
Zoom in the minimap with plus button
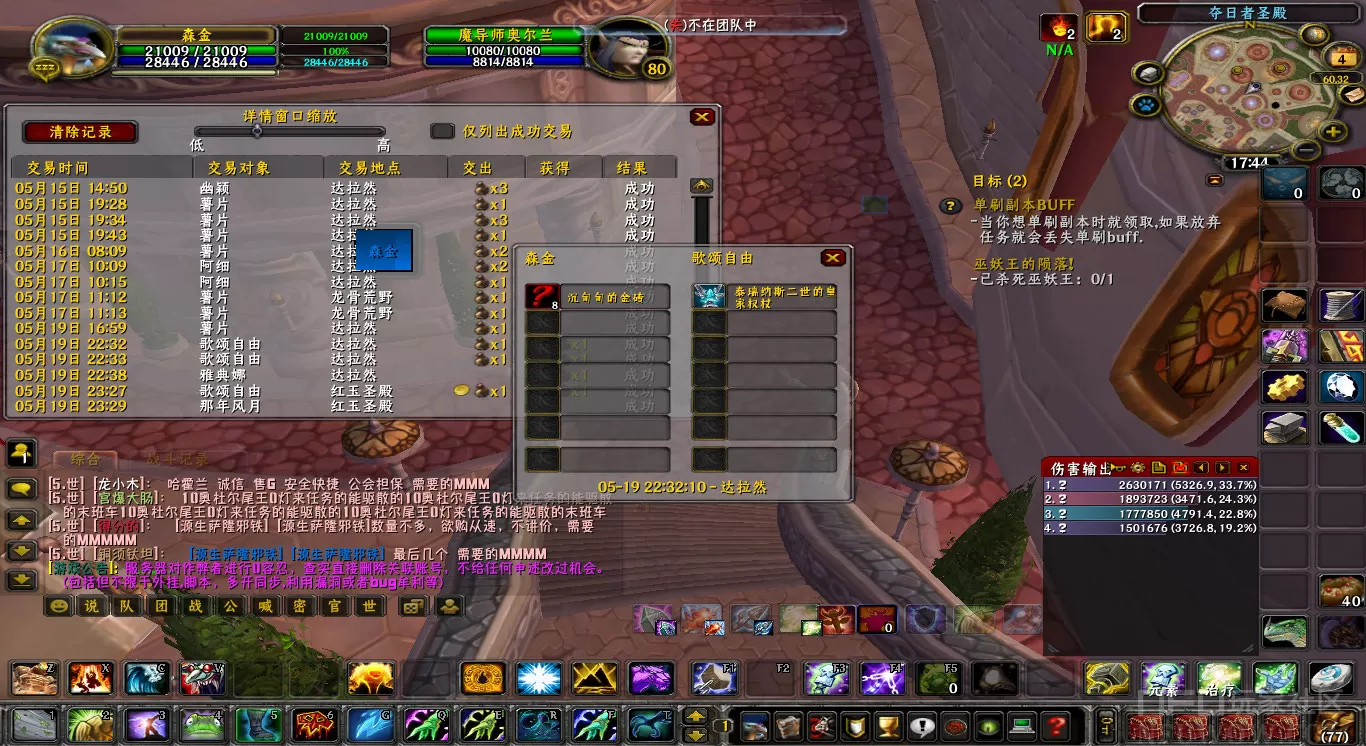coord(1332,131)
